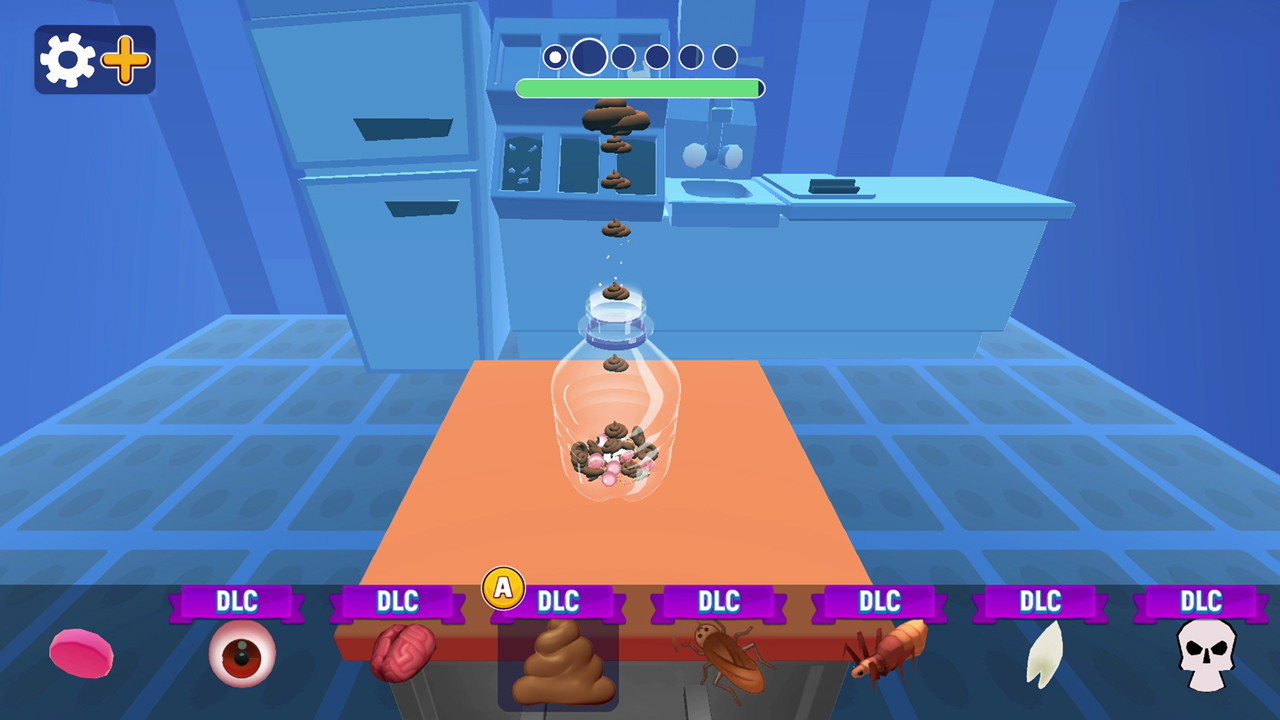Open the DLC banner above the flea
1280x720 pixels.
[879, 601]
